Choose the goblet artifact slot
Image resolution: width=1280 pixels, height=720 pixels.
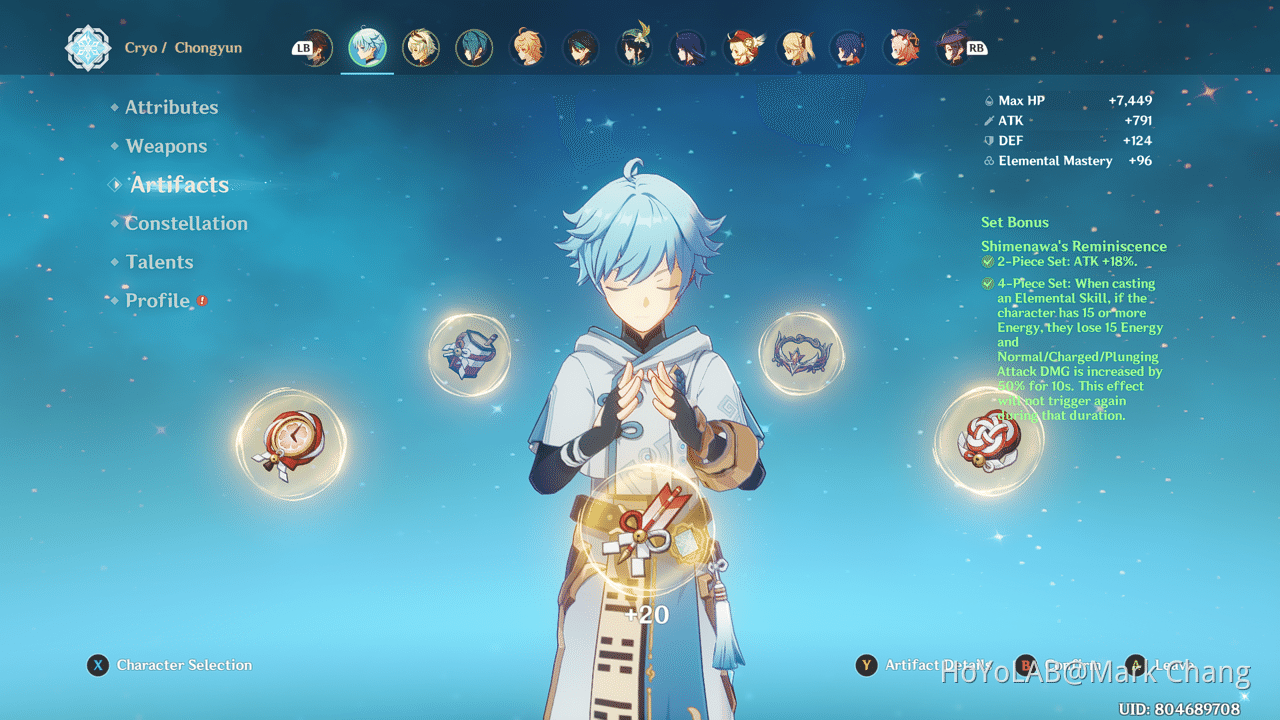point(469,354)
